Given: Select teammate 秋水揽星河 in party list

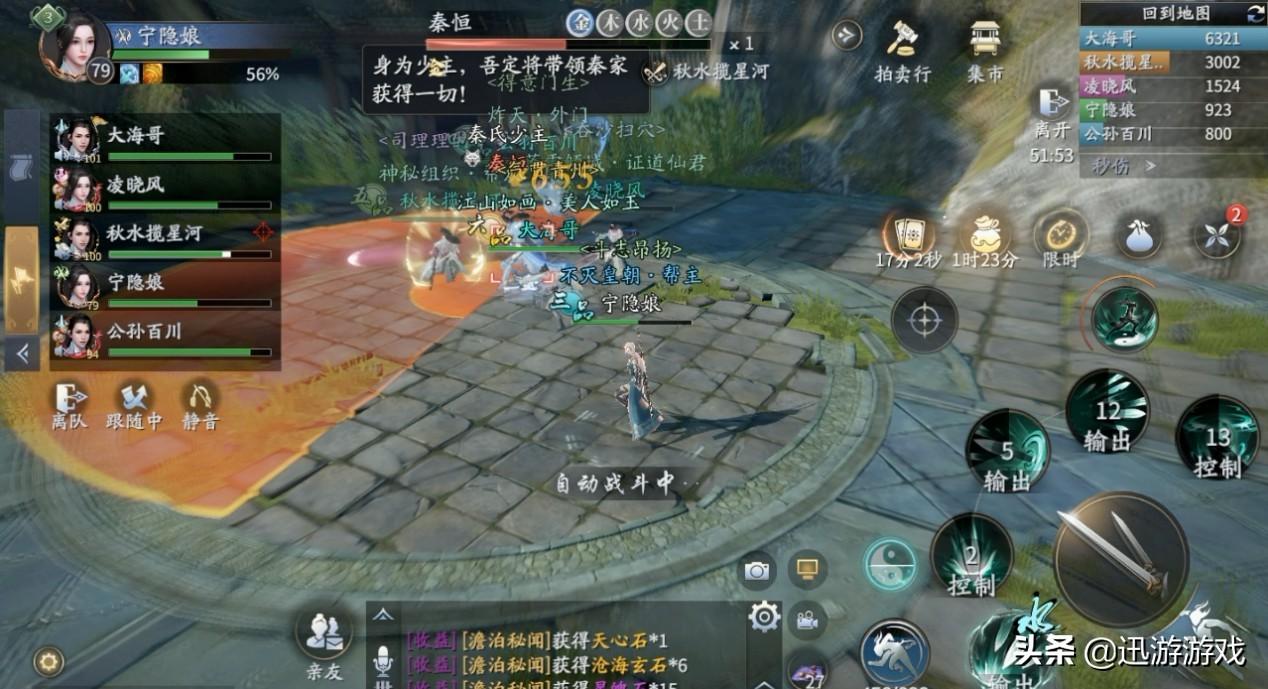Looking at the screenshot, I should click(x=165, y=237).
